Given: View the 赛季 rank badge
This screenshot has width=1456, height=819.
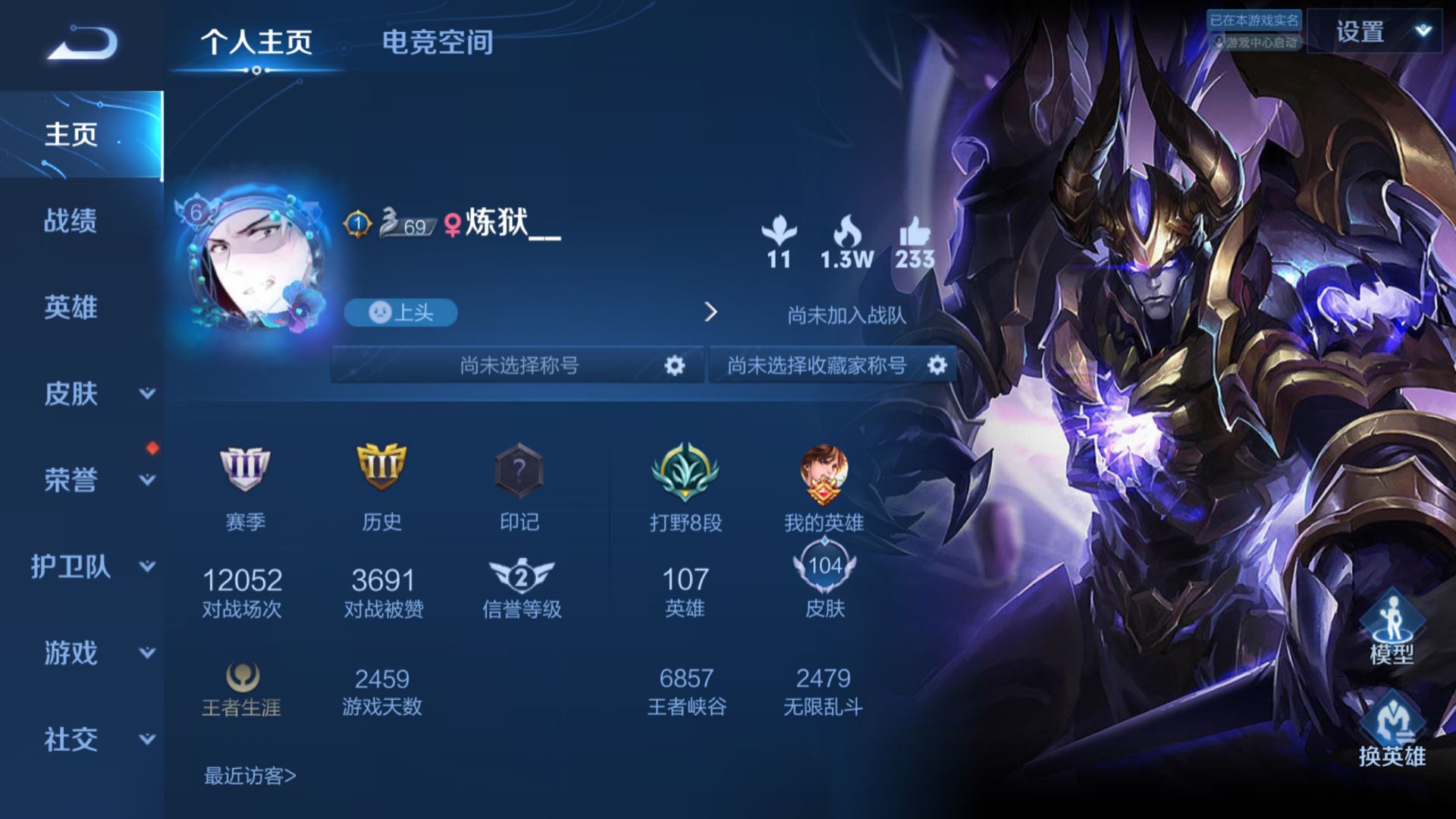Looking at the screenshot, I should tap(245, 469).
